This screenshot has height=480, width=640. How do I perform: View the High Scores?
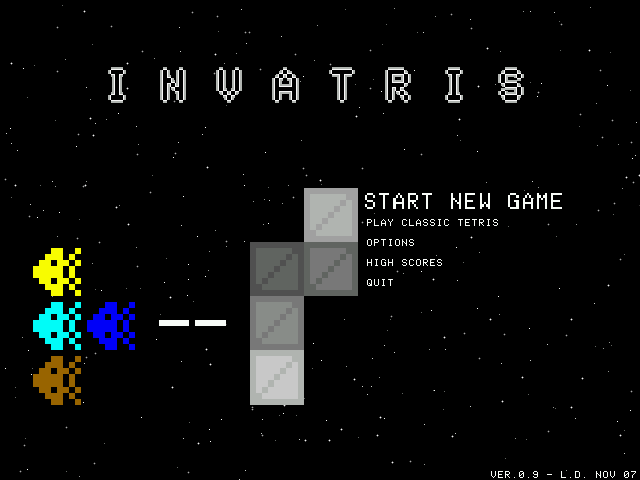[404, 263]
